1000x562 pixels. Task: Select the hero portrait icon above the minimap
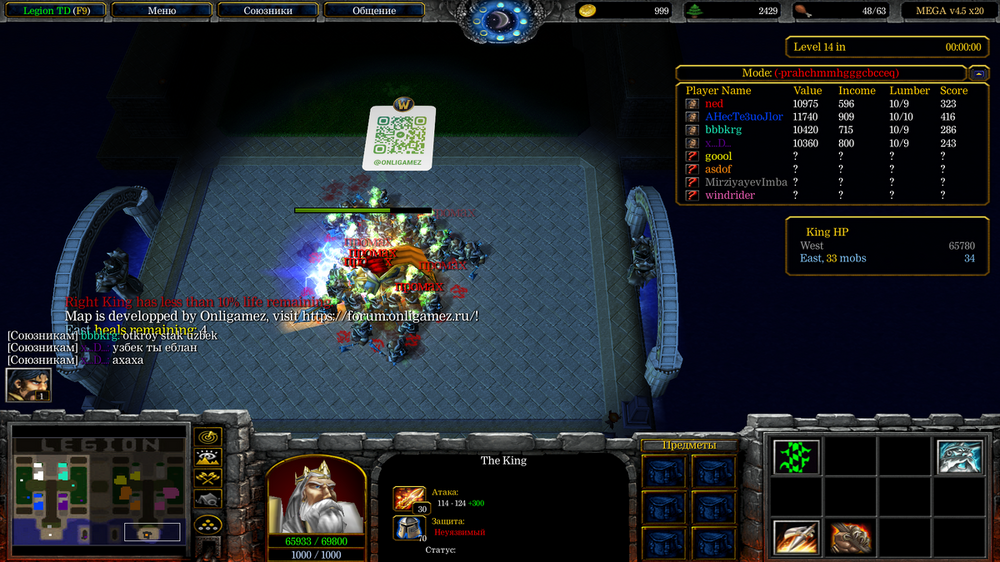(28, 385)
